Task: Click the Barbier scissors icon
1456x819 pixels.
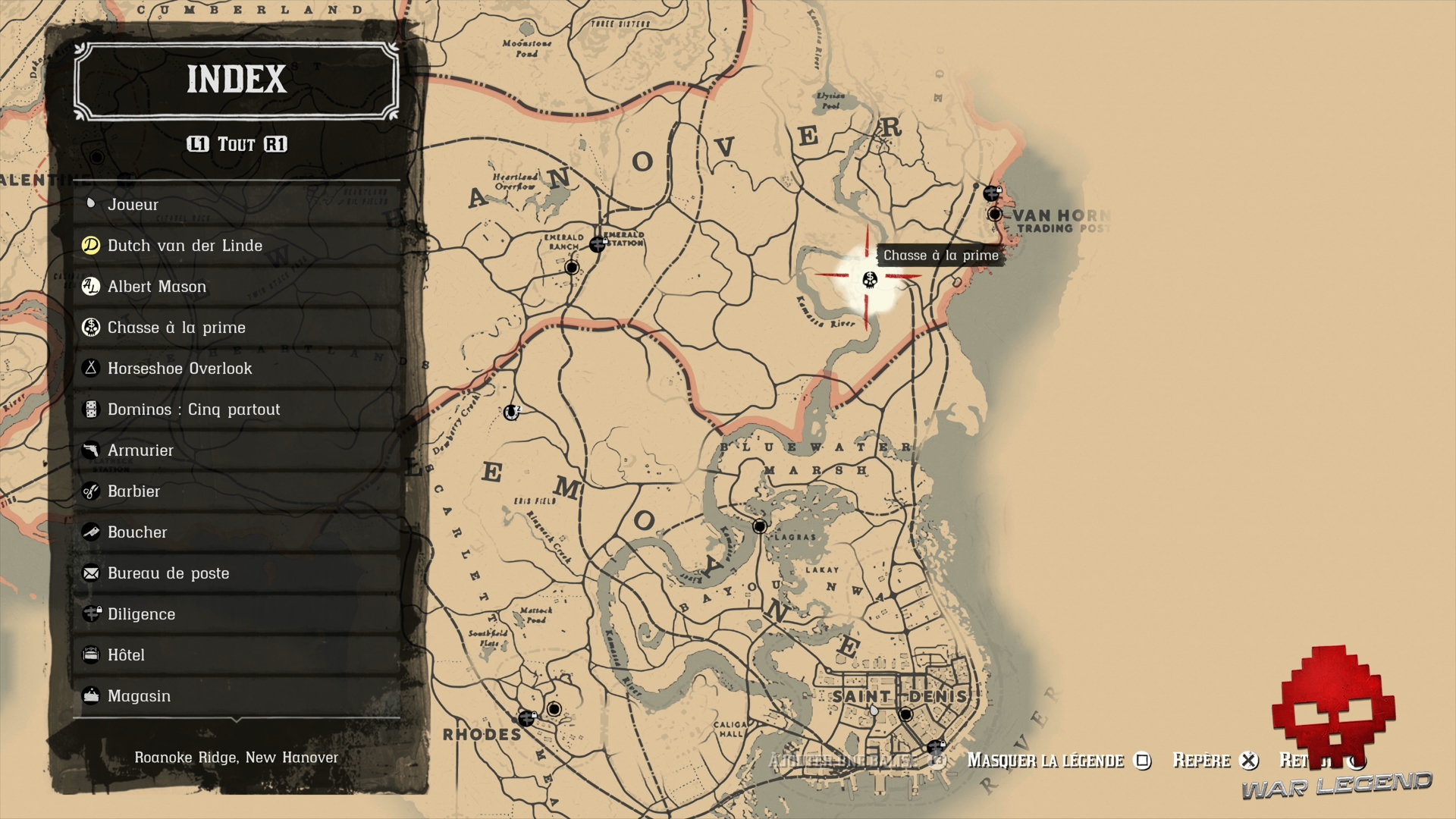Action: [x=91, y=491]
